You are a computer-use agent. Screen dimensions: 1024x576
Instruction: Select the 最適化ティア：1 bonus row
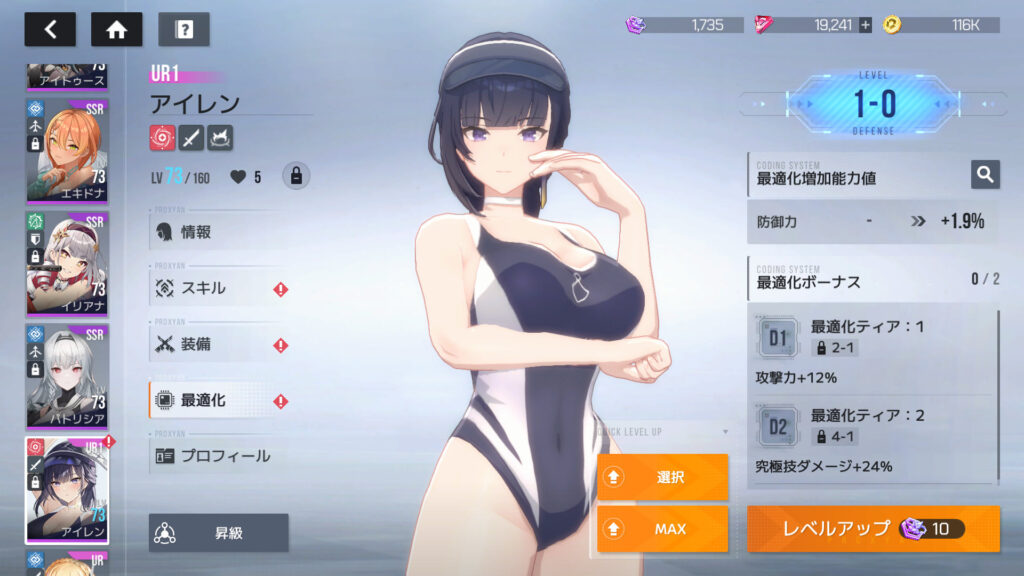[870, 352]
